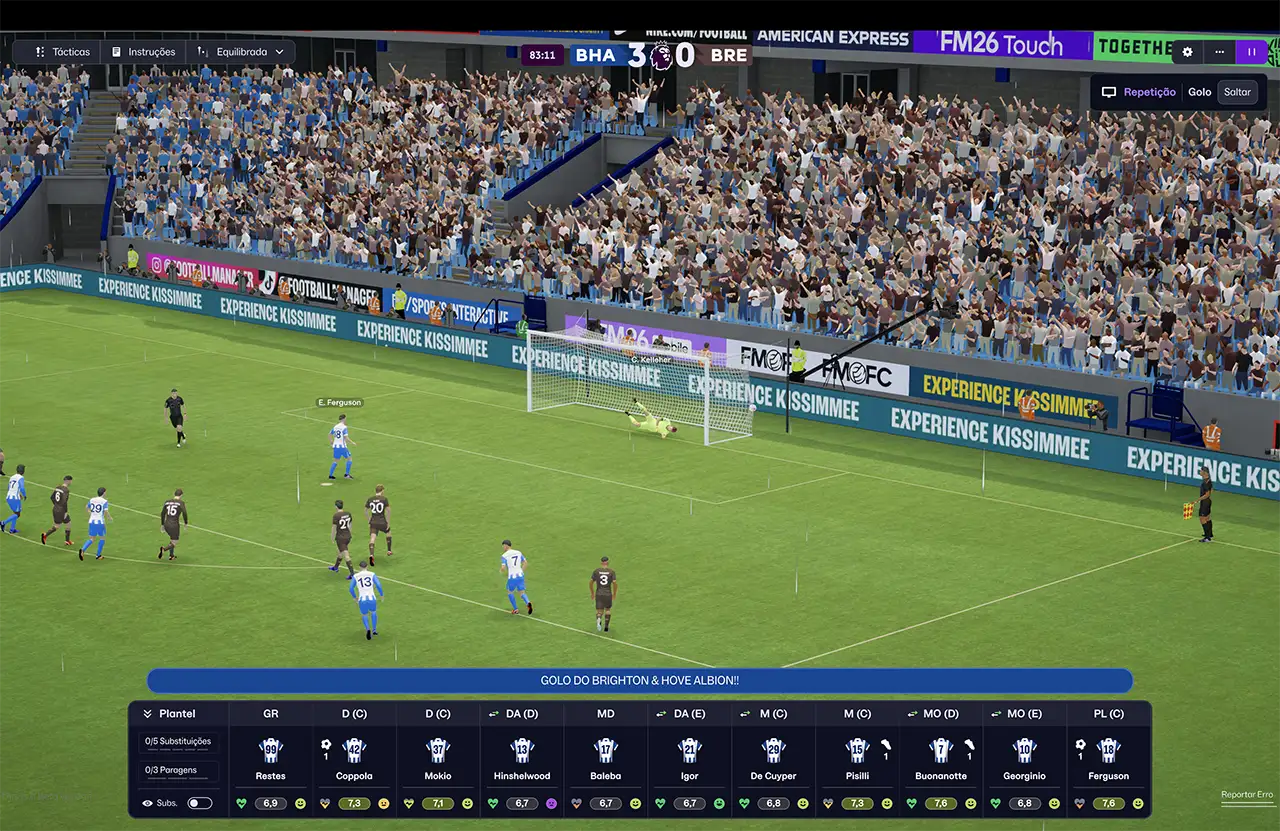Viewport: 1280px width, 831px height.
Task: Pause the match with the purple button
Action: (x=1251, y=53)
